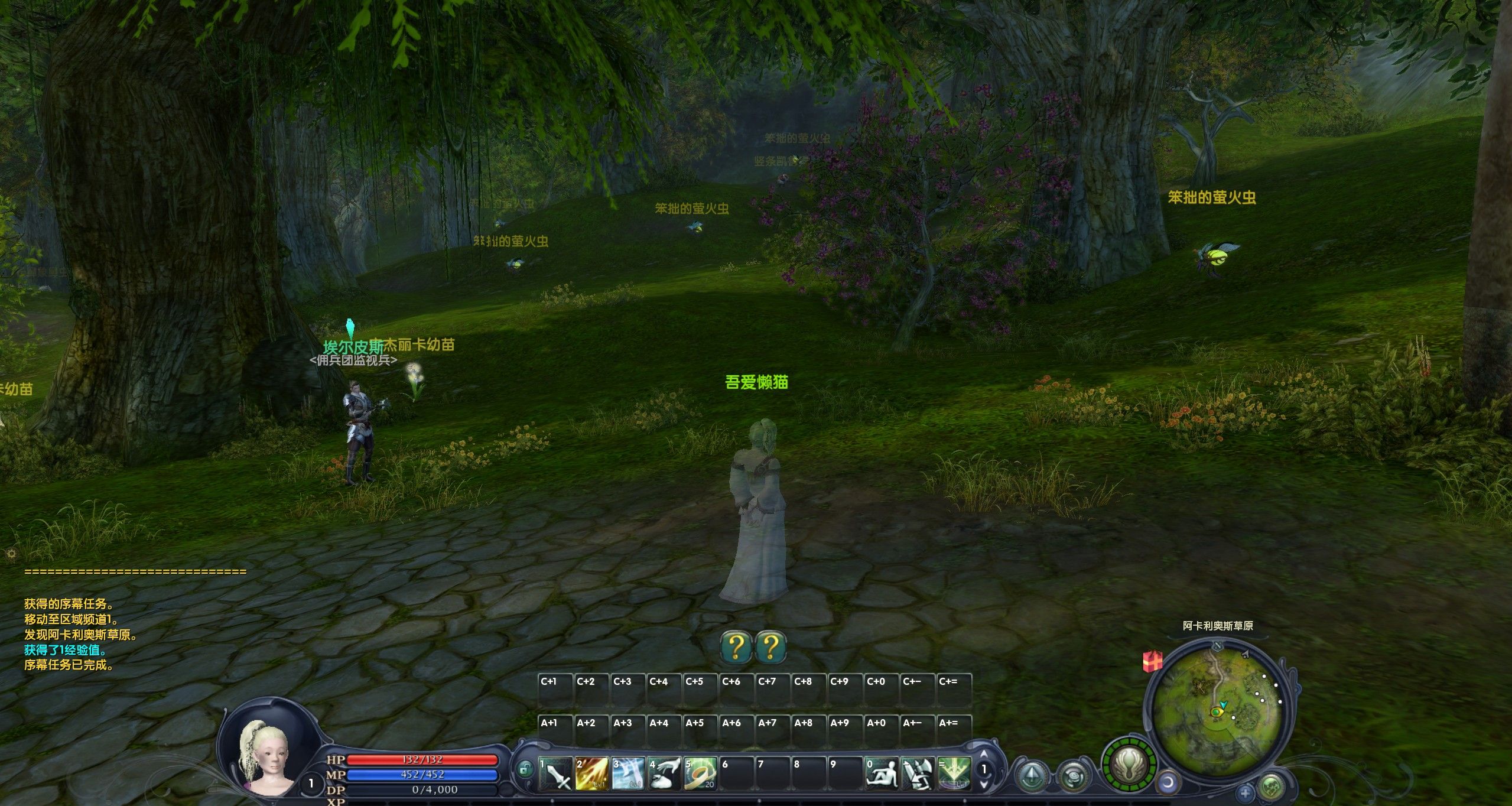This screenshot has width=1512, height=806.
Task: Toggle the hotbar padlock button
Action: pyautogui.click(x=524, y=769)
